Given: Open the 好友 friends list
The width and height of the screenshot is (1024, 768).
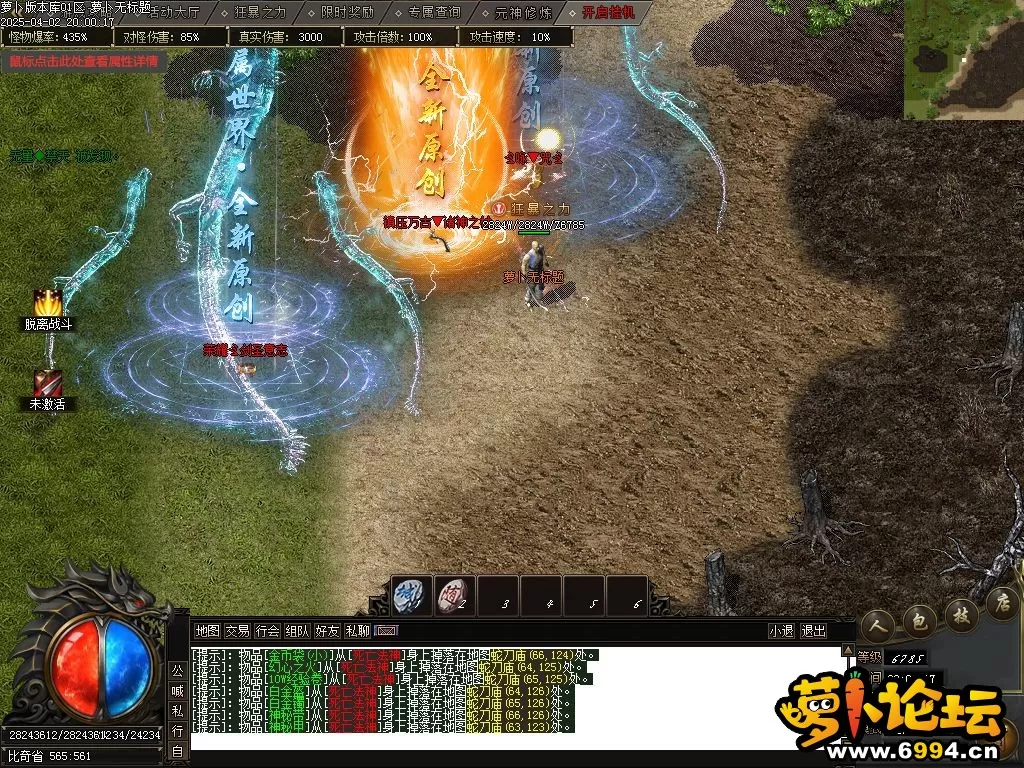Looking at the screenshot, I should (x=327, y=631).
